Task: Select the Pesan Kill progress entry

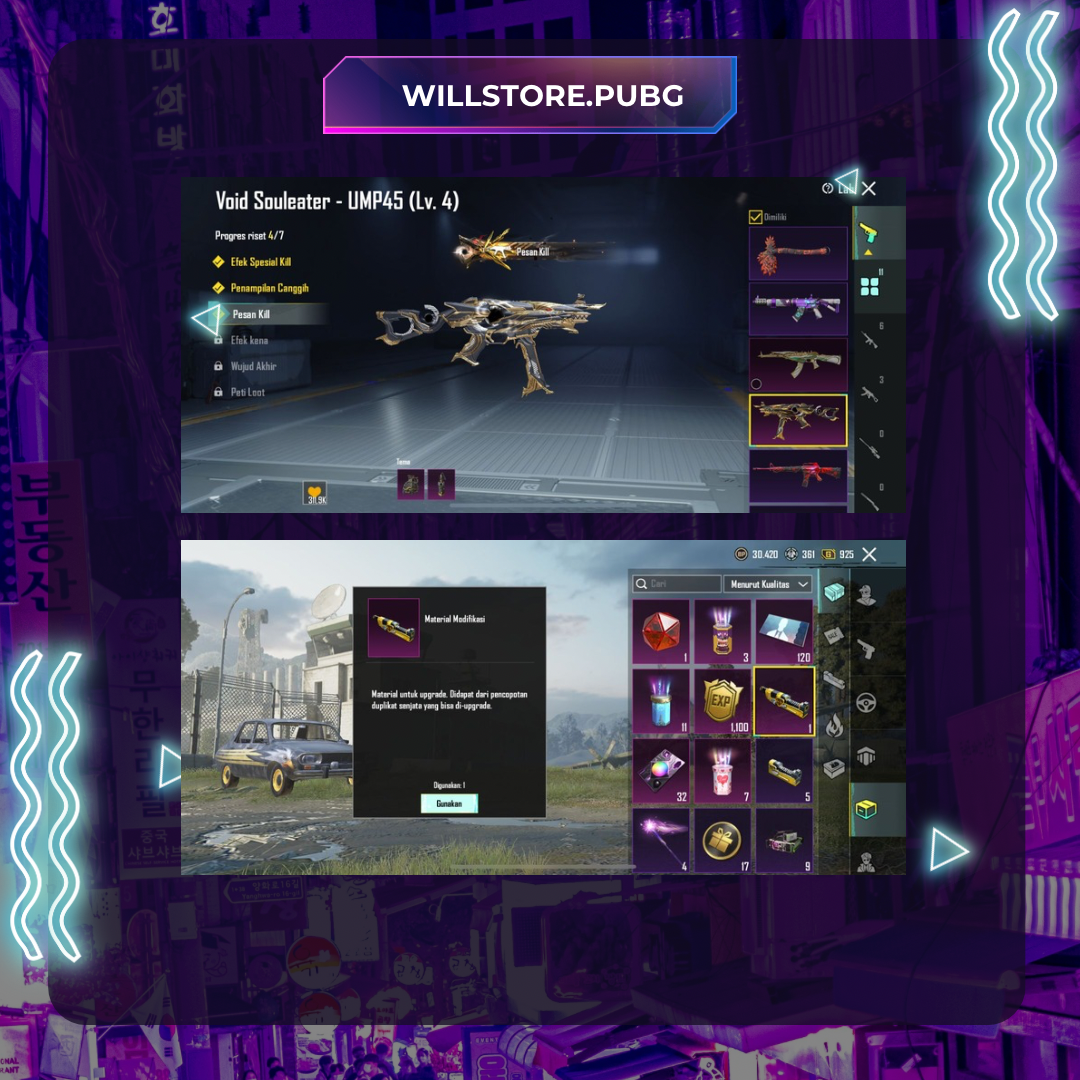Action: (250, 314)
